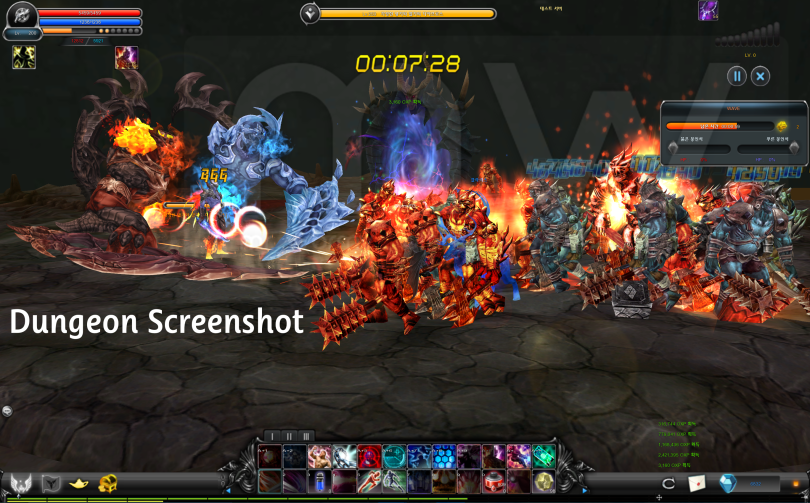The width and height of the screenshot is (810, 503).
Task: Select the yellow crossed-swords buff icon
Action: (23, 58)
